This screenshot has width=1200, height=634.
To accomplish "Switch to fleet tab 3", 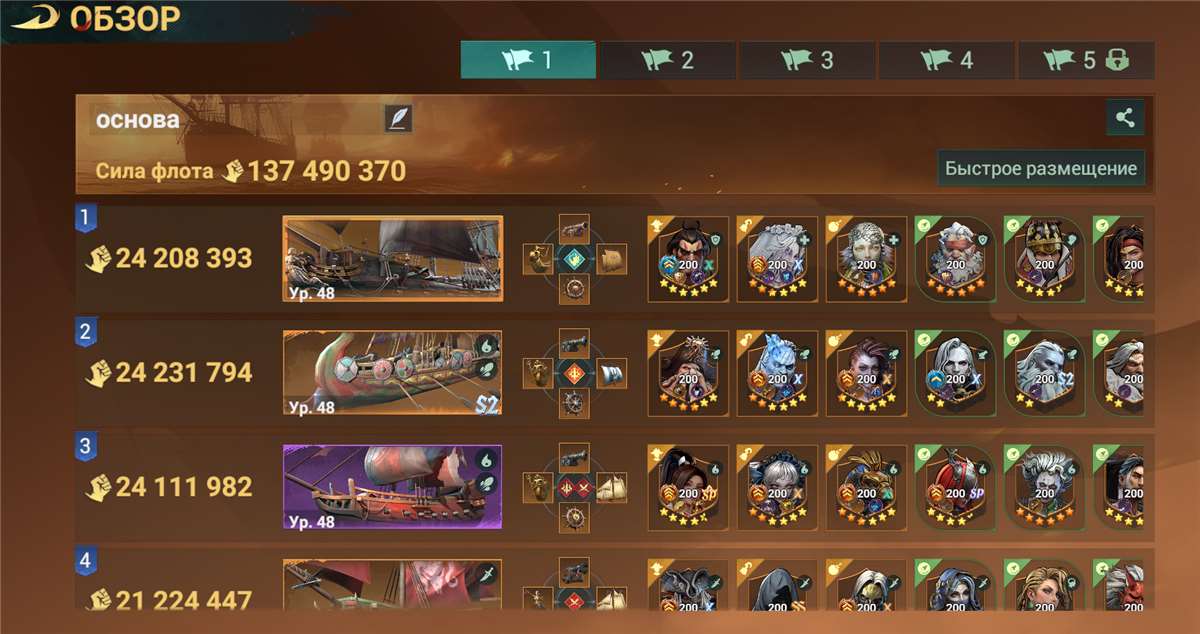I will click(x=807, y=60).
